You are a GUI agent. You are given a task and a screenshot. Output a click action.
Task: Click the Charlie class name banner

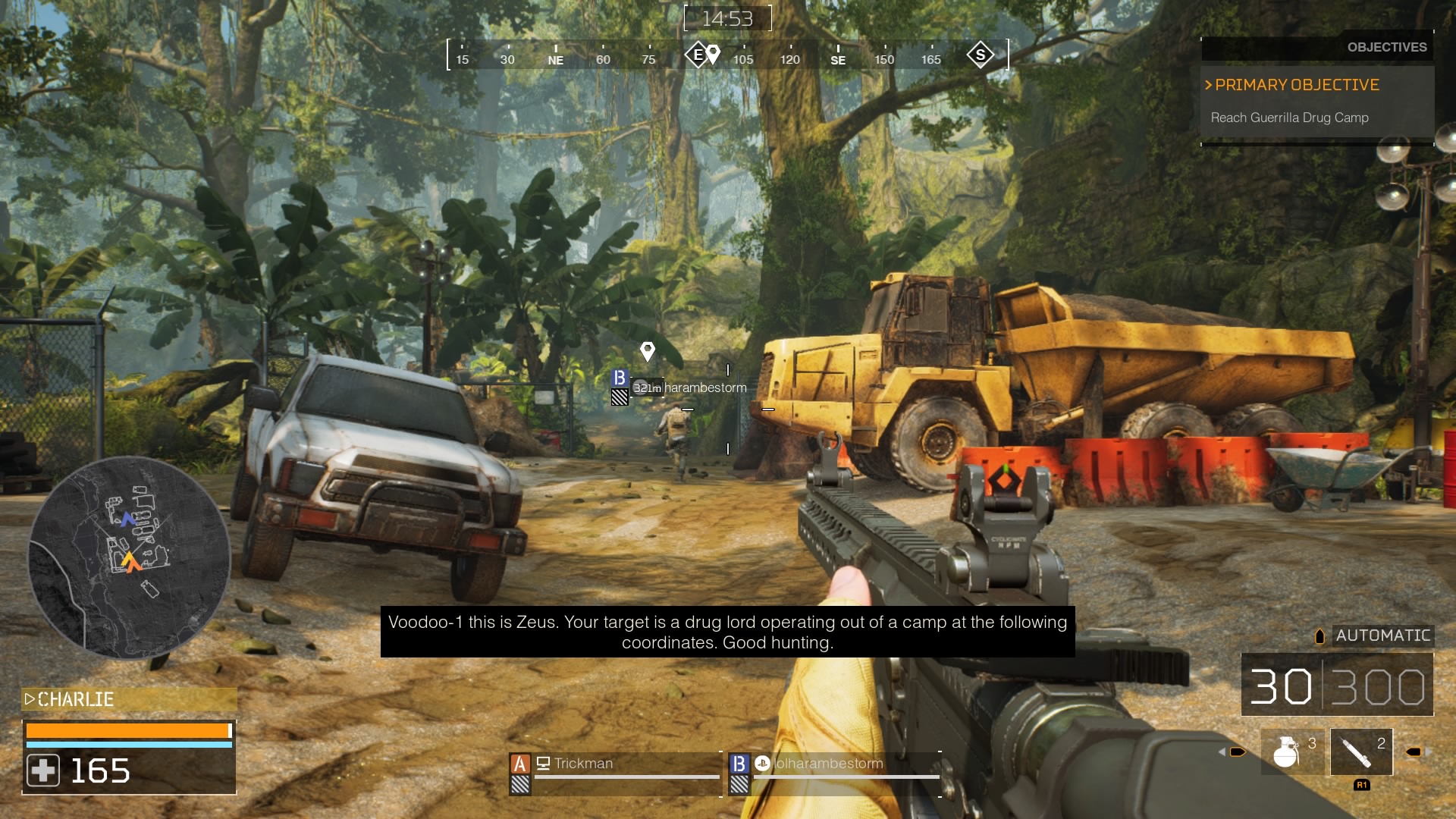[x=129, y=699]
